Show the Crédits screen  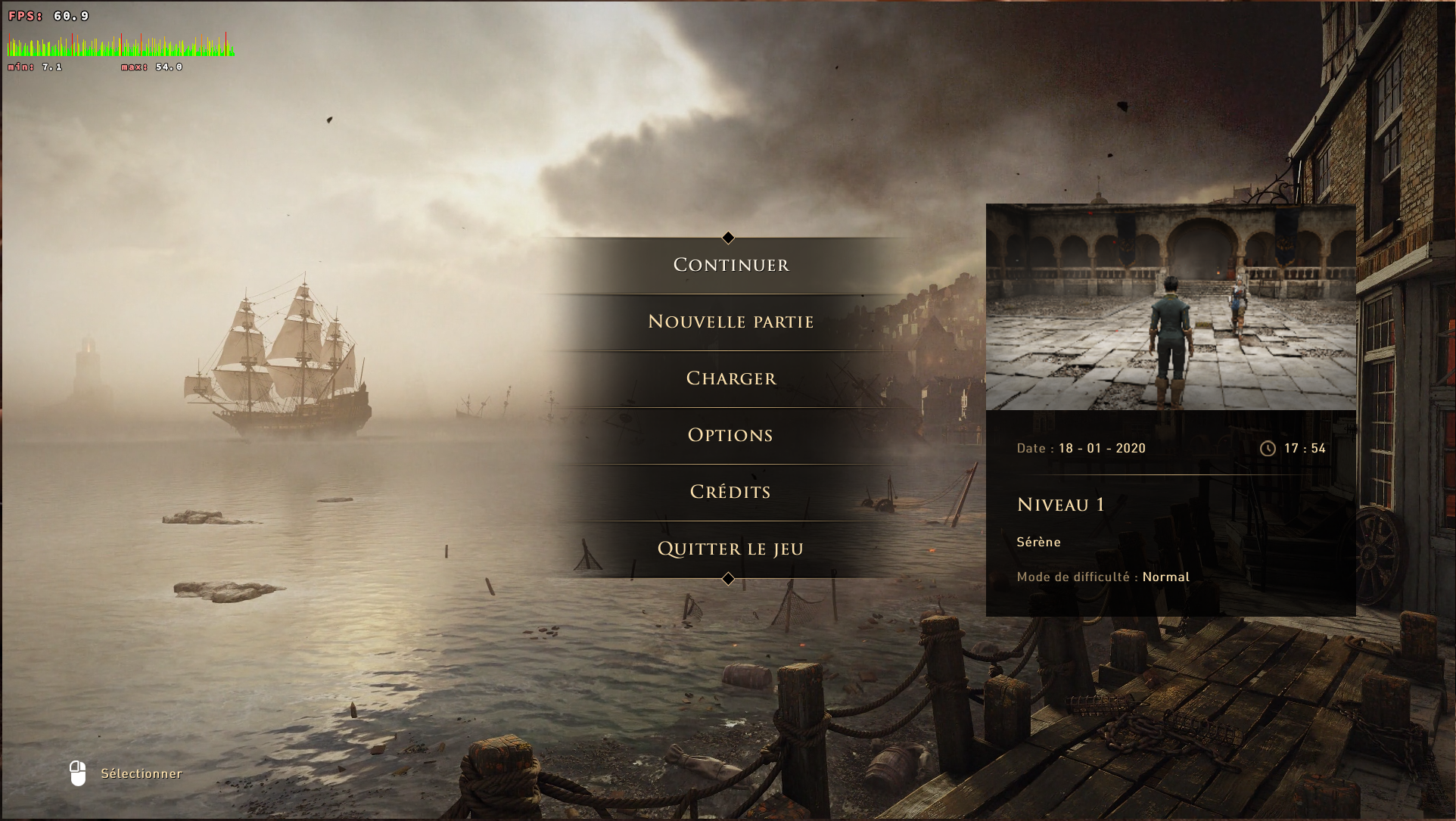(x=730, y=492)
